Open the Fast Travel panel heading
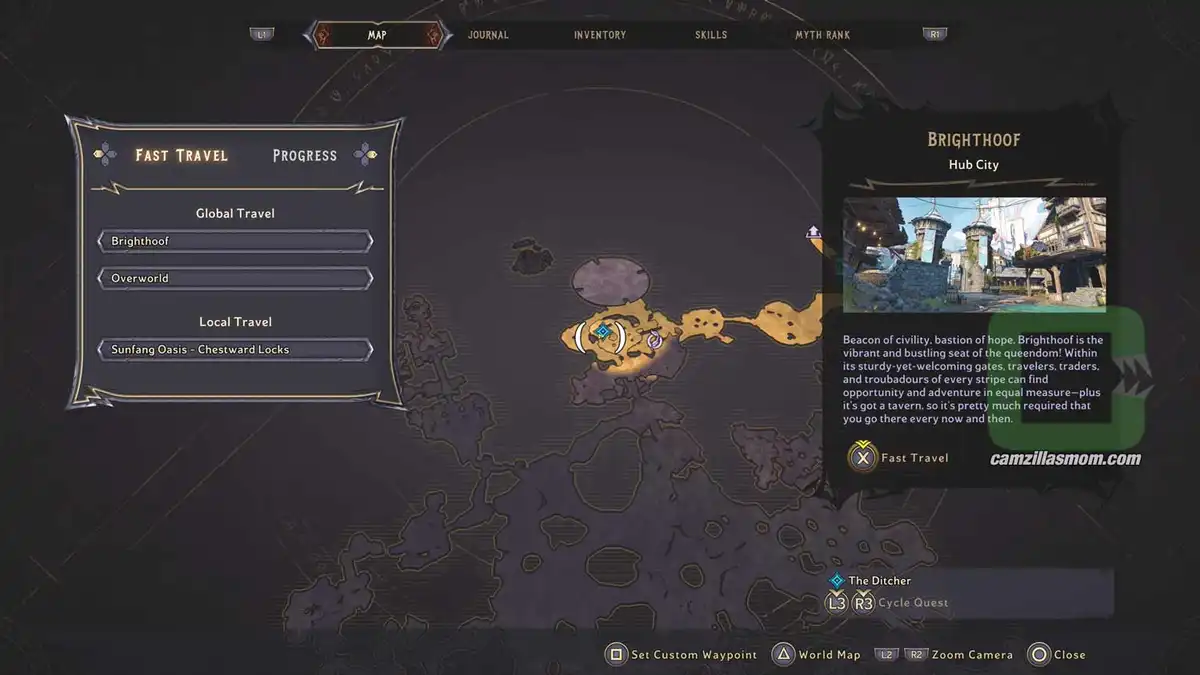This screenshot has width=1200, height=675. pyautogui.click(x=182, y=155)
